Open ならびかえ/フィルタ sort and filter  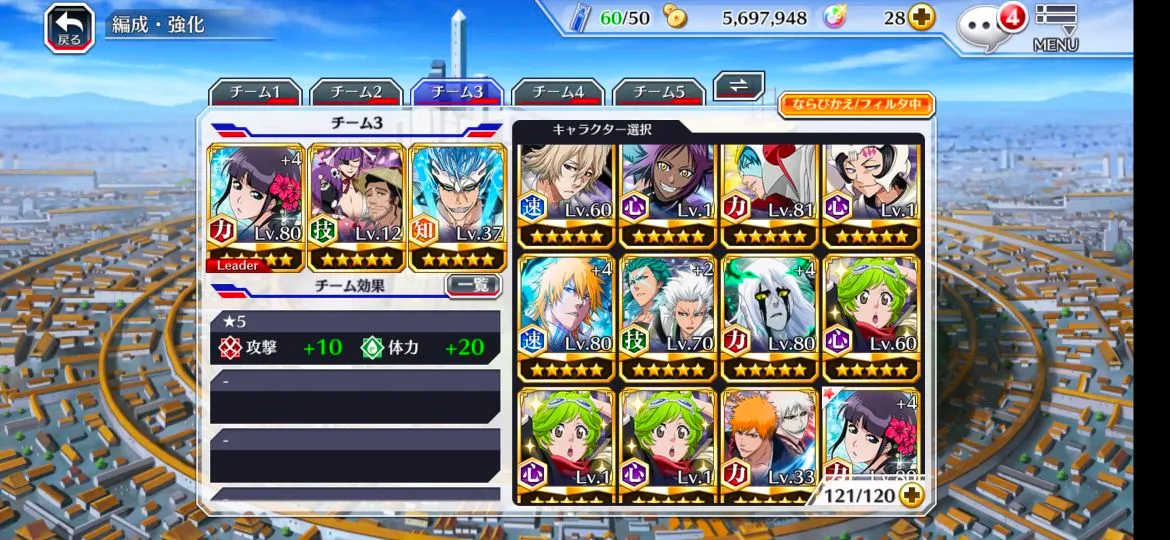(x=856, y=105)
